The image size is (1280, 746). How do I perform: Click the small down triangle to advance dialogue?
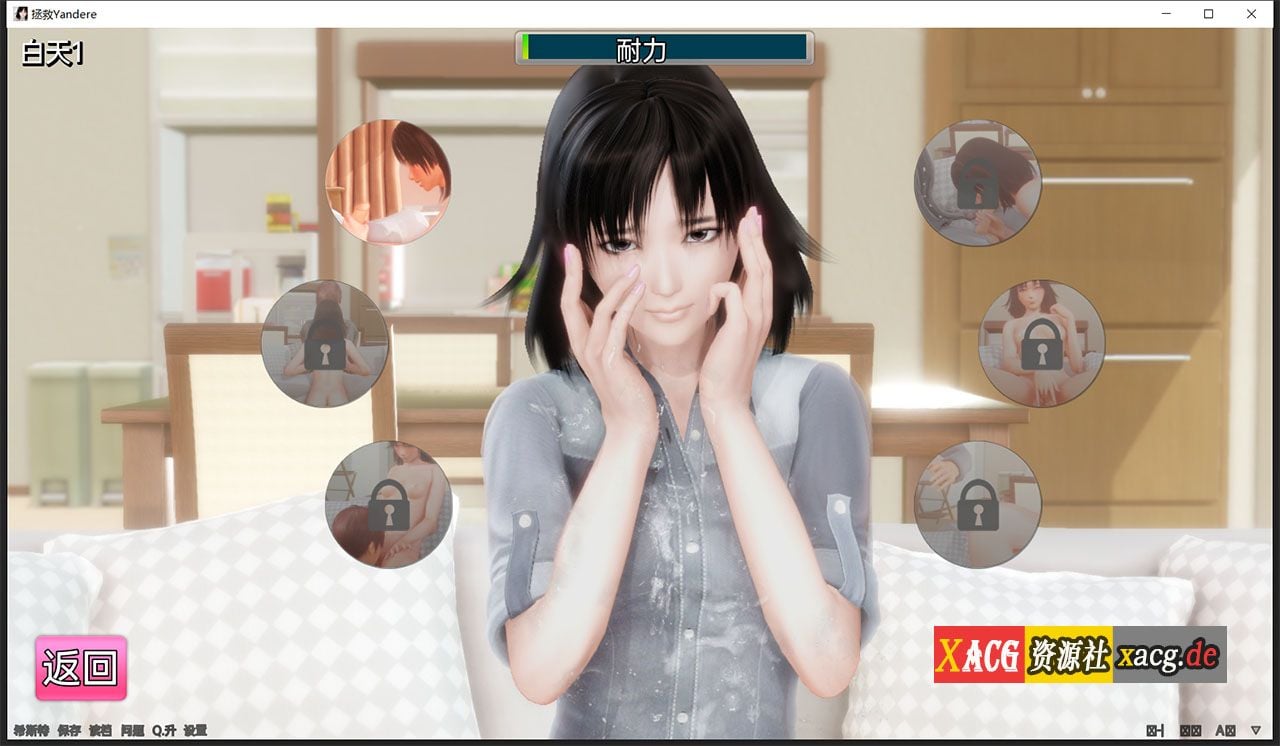pos(1256,731)
